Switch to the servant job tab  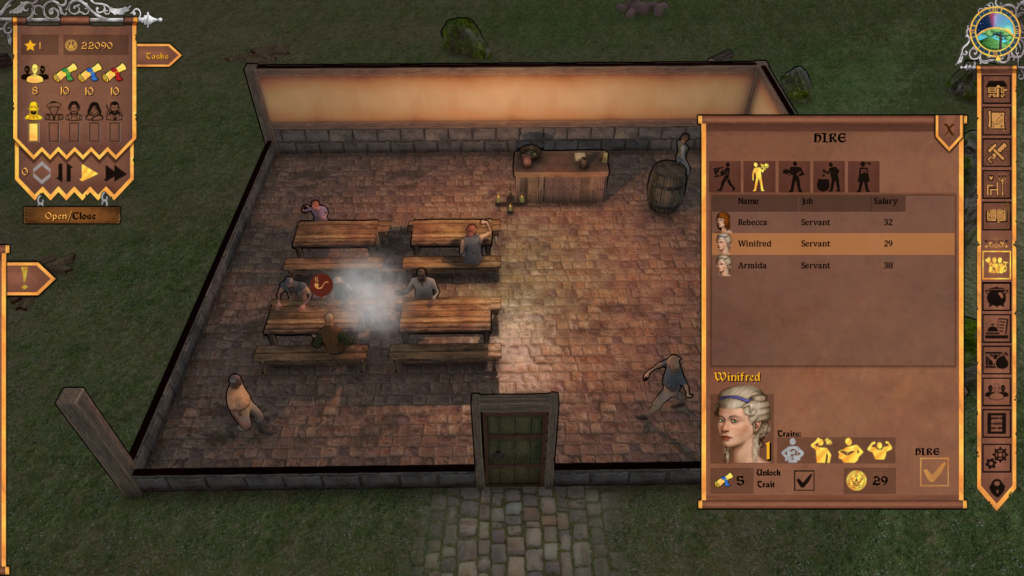(759, 177)
